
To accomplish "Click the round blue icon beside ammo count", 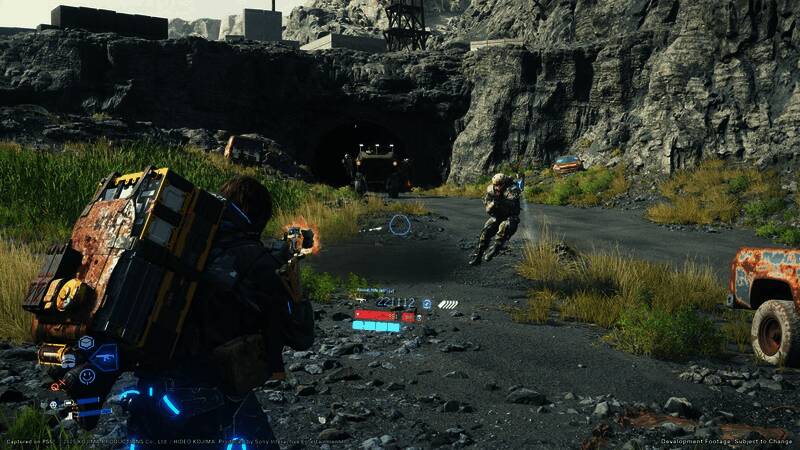I will (427, 303).
